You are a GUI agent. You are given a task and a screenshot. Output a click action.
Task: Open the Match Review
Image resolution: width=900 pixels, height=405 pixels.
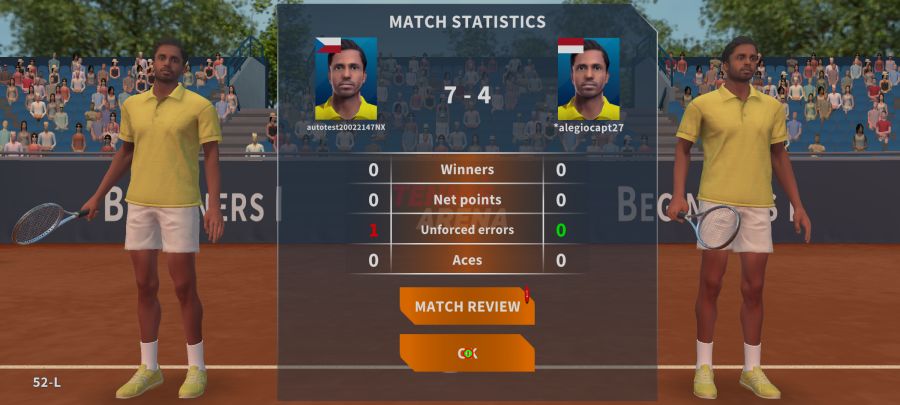click(467, 306)
